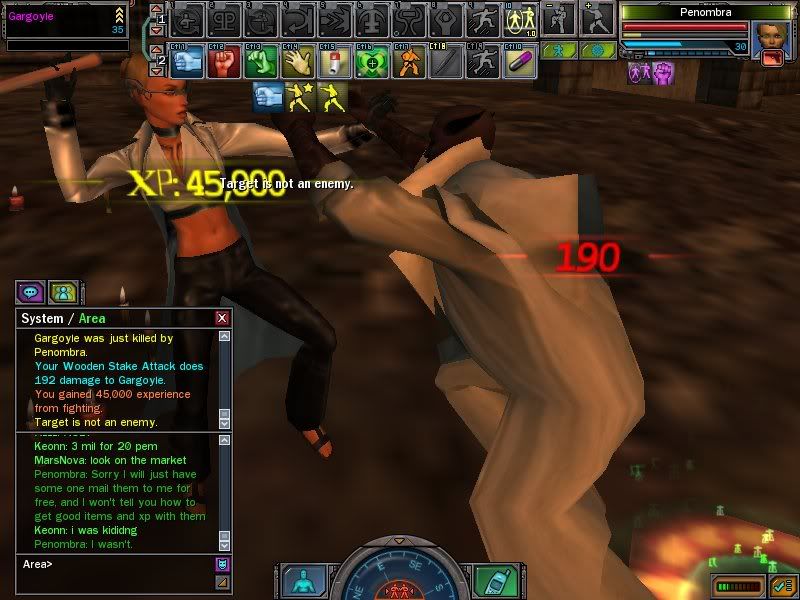This screenshot has width=800, height=600.
Task: Open the speech bubble chat panel
Action: pos(30,292)
